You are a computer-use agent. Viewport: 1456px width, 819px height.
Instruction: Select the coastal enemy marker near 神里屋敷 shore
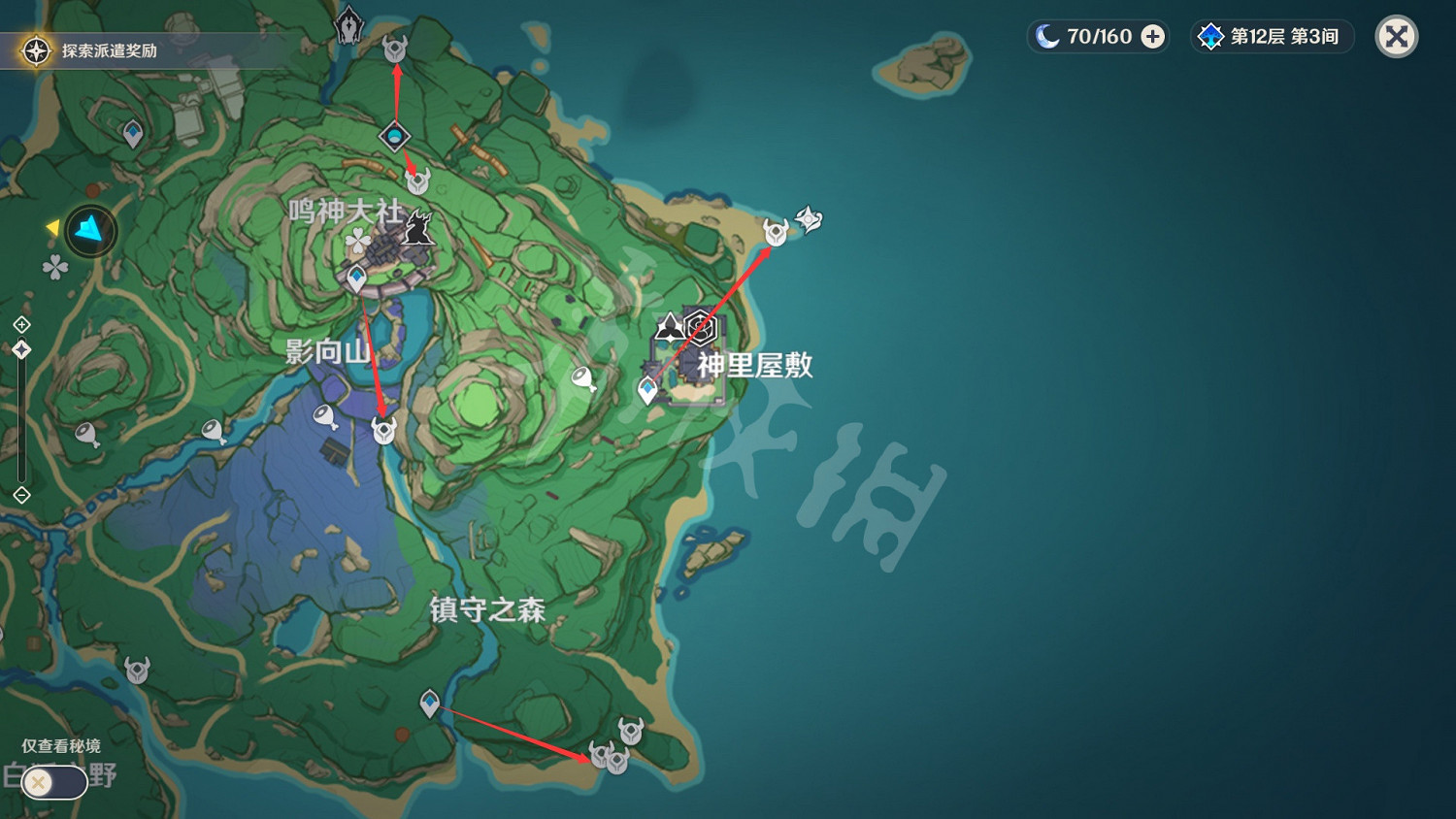[776, 233]
